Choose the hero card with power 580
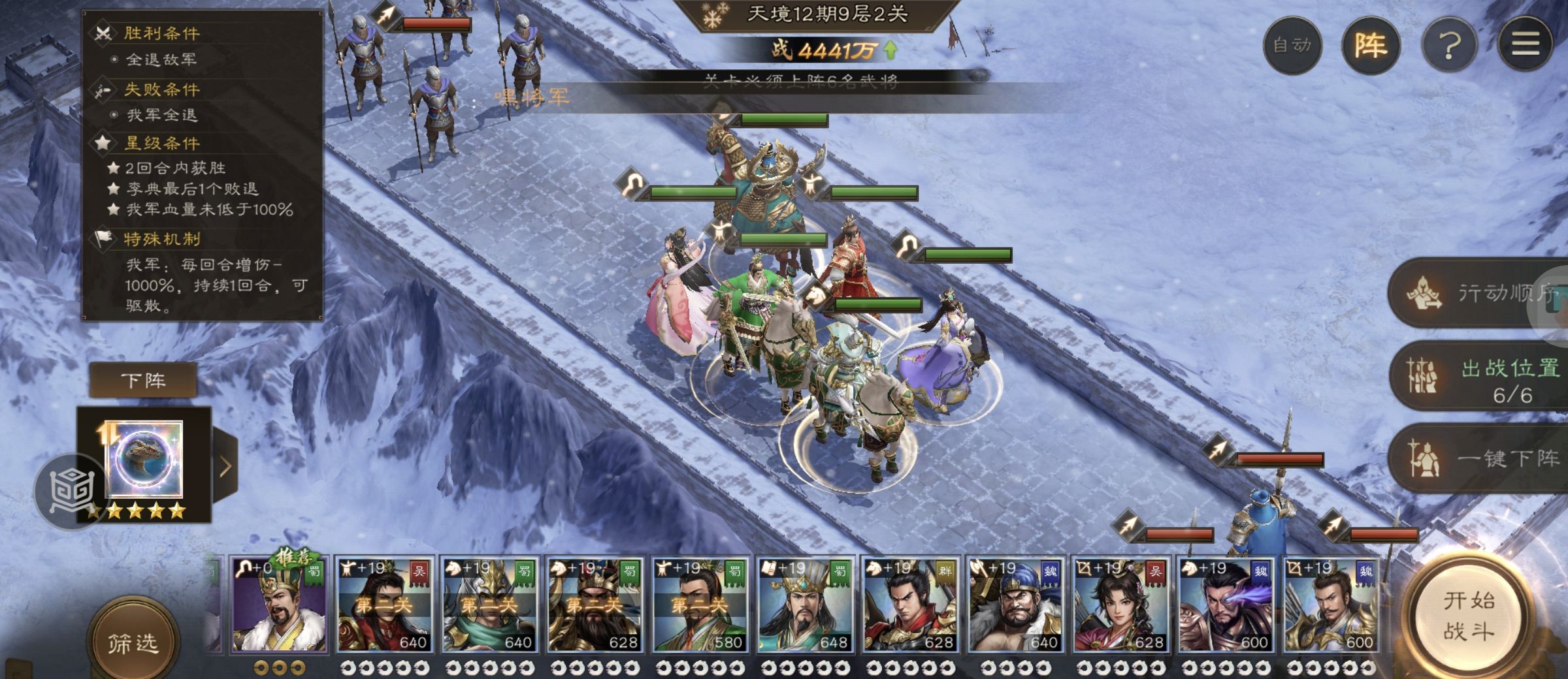Screen dimensions: 1568x679 click(700, 605)
